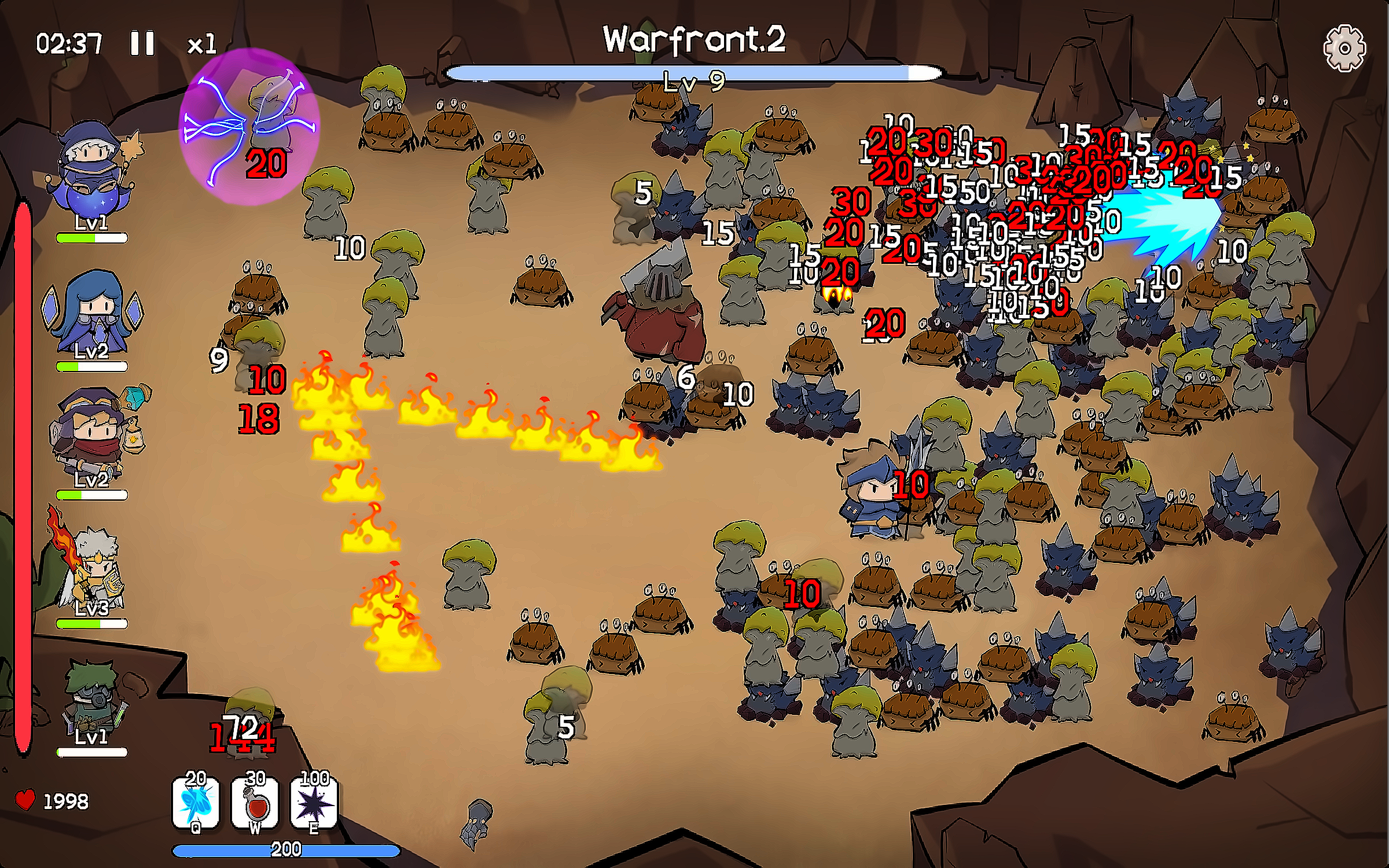Toggle the x1 game speed

[x=202, y=45]
